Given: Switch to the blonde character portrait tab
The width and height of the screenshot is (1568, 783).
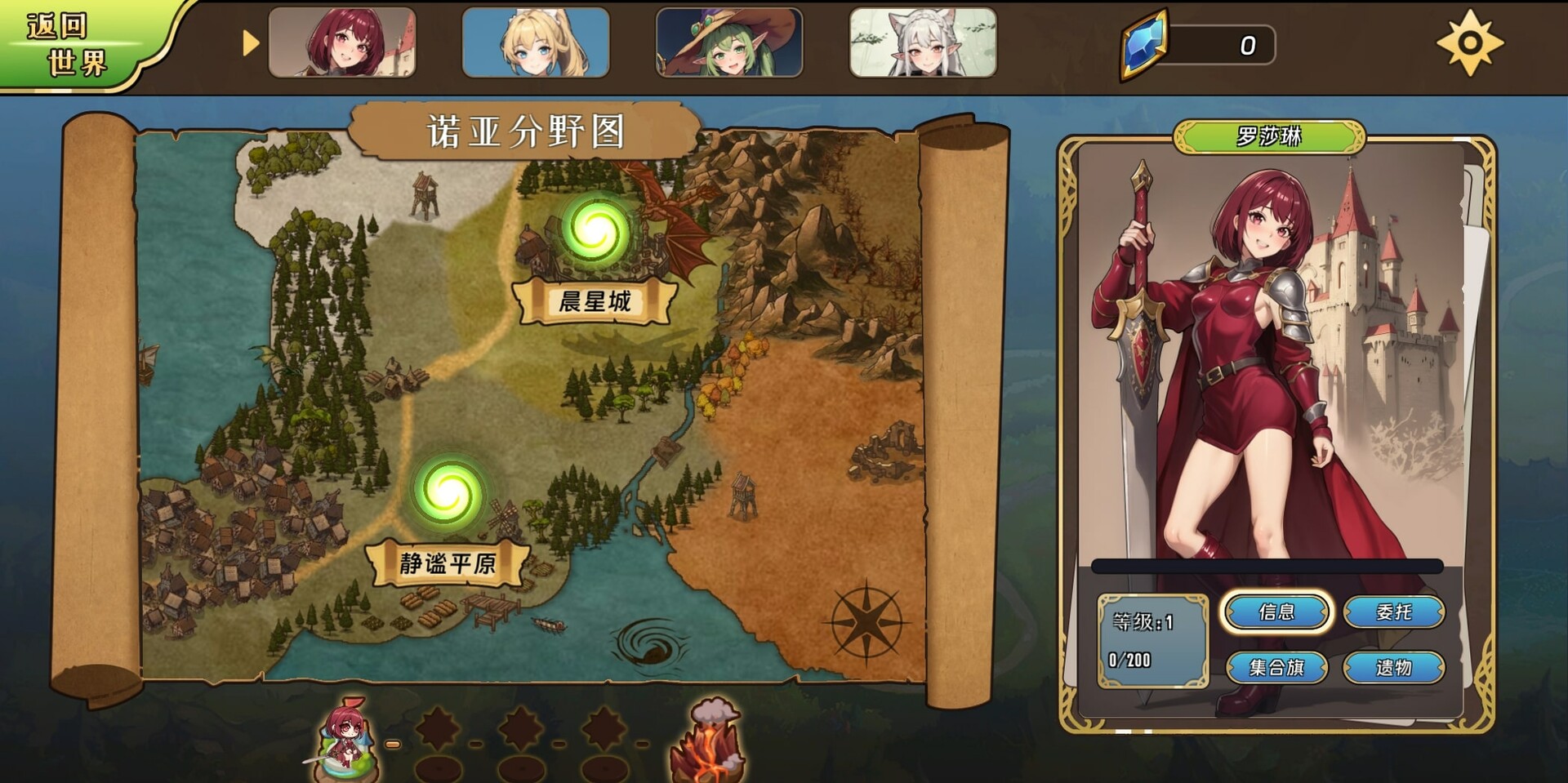Looking at the screenshot, I should click(x=535, y=44).
